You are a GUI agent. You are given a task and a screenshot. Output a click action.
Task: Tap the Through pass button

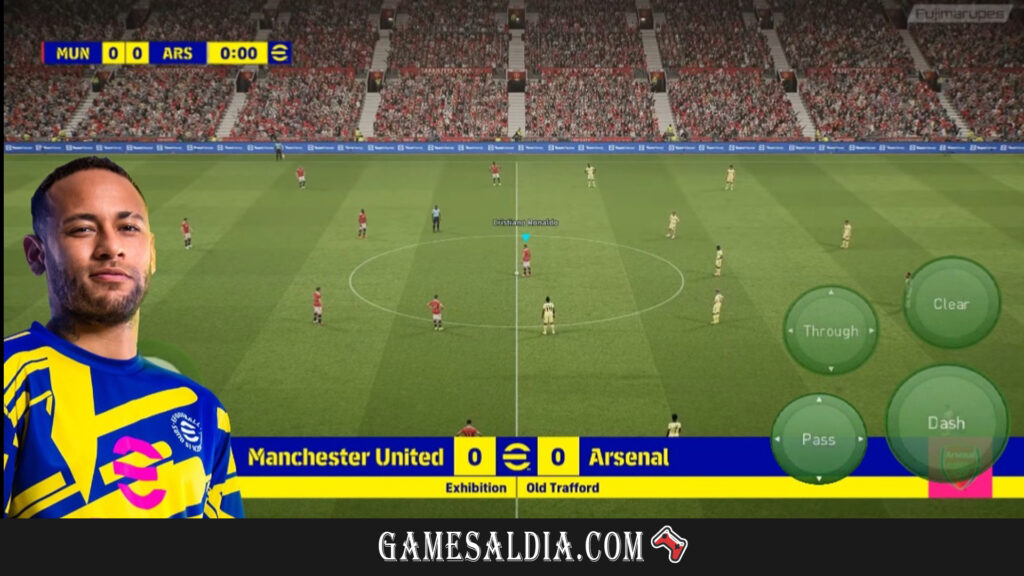tap(830, 331)
